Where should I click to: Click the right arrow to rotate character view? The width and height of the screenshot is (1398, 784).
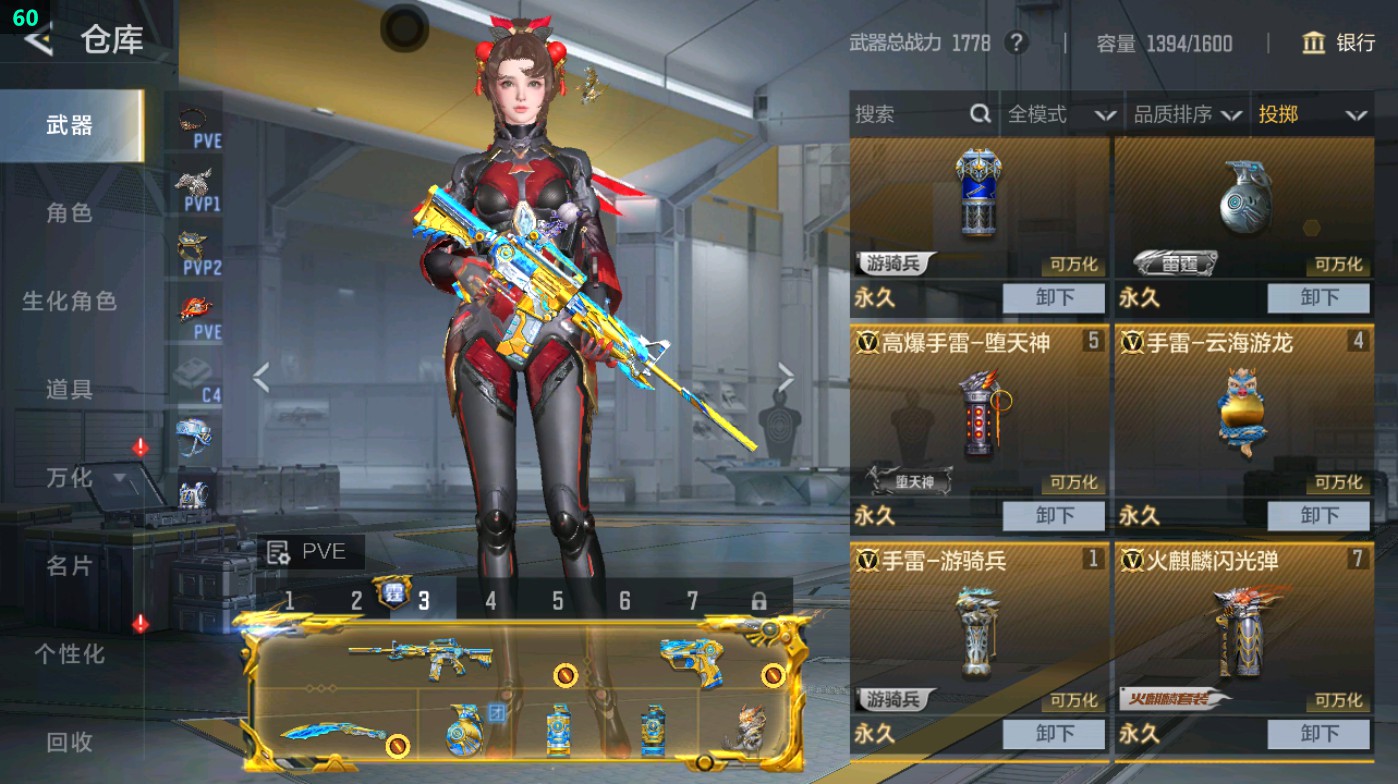point(786,376)
